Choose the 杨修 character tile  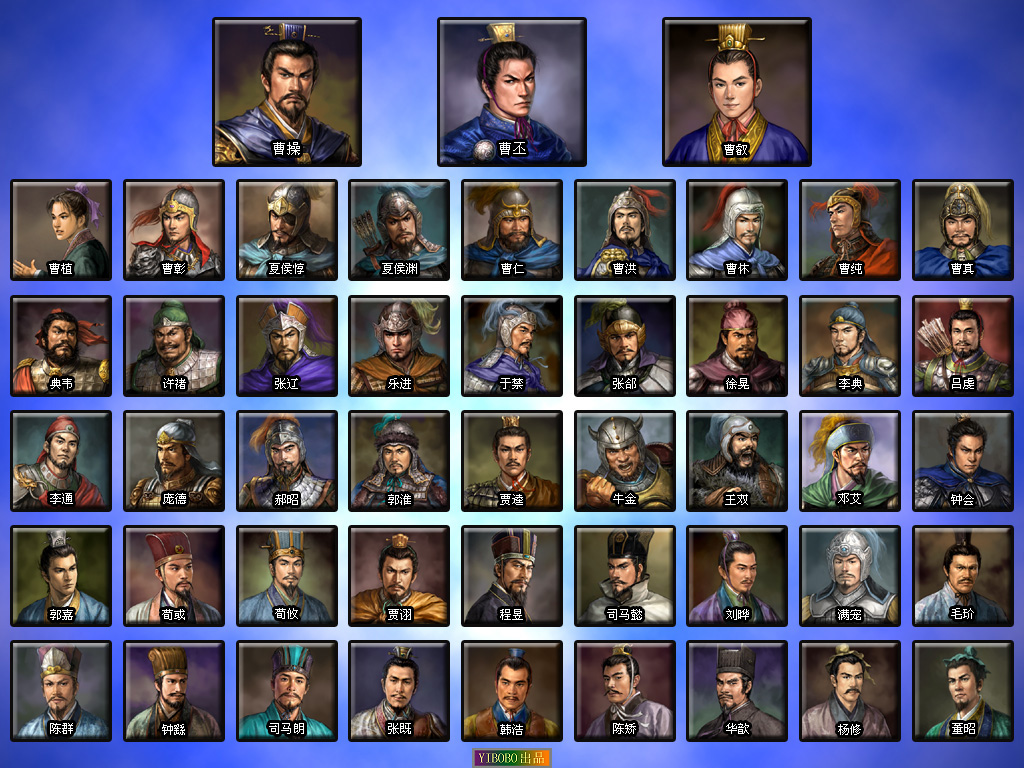click(x=850, y=691)
